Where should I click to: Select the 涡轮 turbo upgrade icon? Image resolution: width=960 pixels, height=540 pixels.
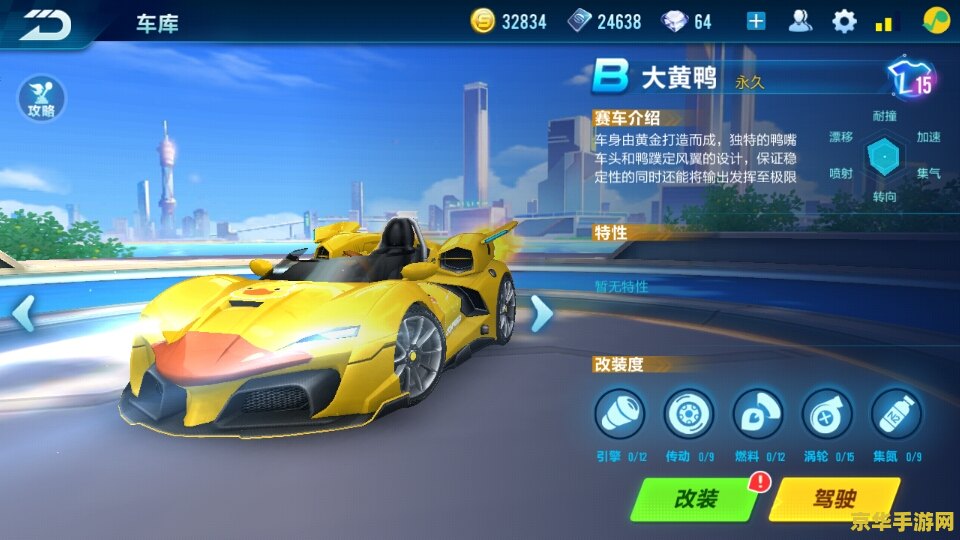point(827,414)
